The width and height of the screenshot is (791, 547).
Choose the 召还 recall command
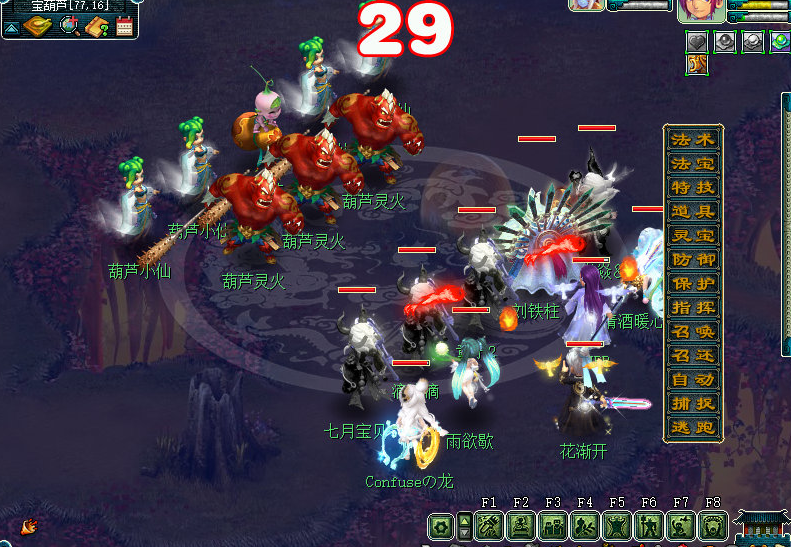693,356
